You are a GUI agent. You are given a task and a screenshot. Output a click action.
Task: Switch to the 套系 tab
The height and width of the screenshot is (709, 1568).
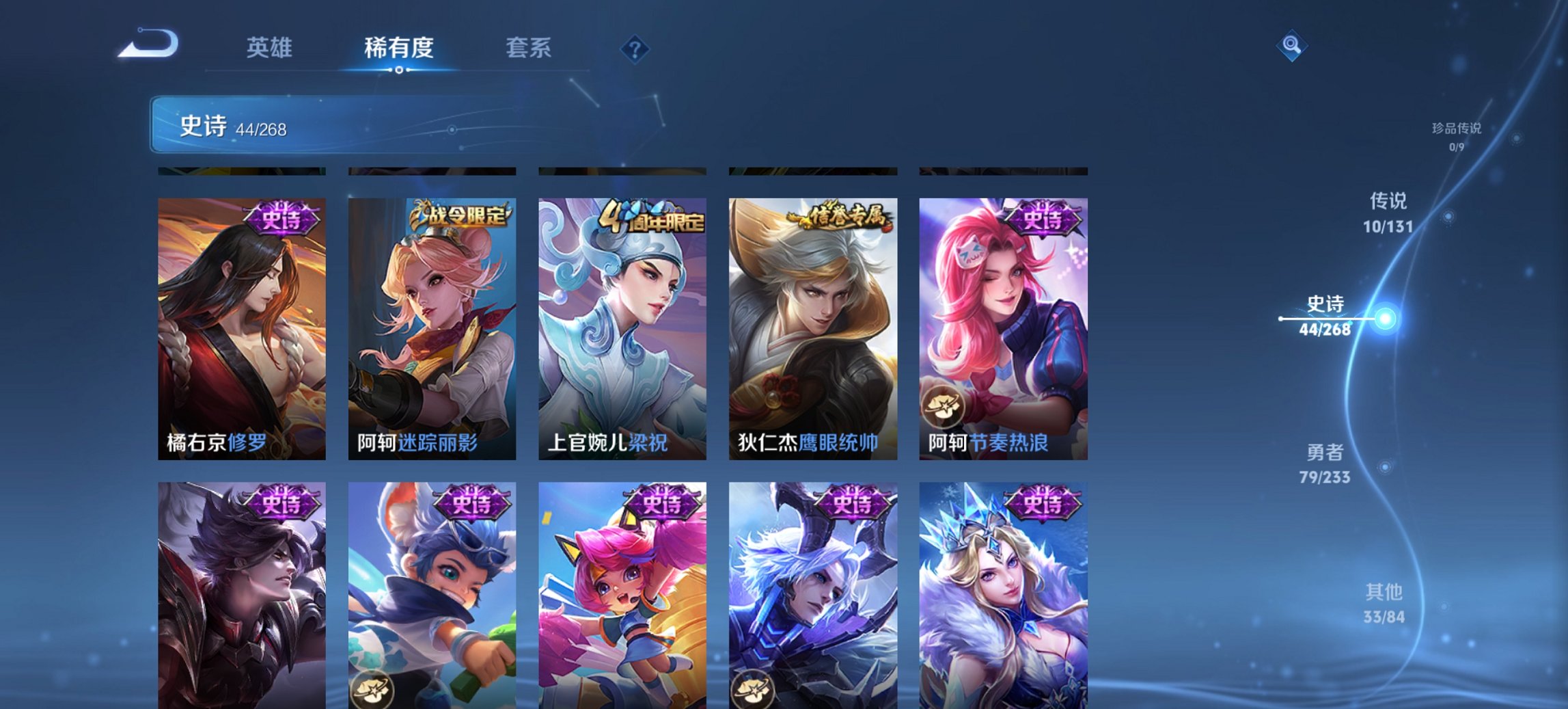[529, 48]
